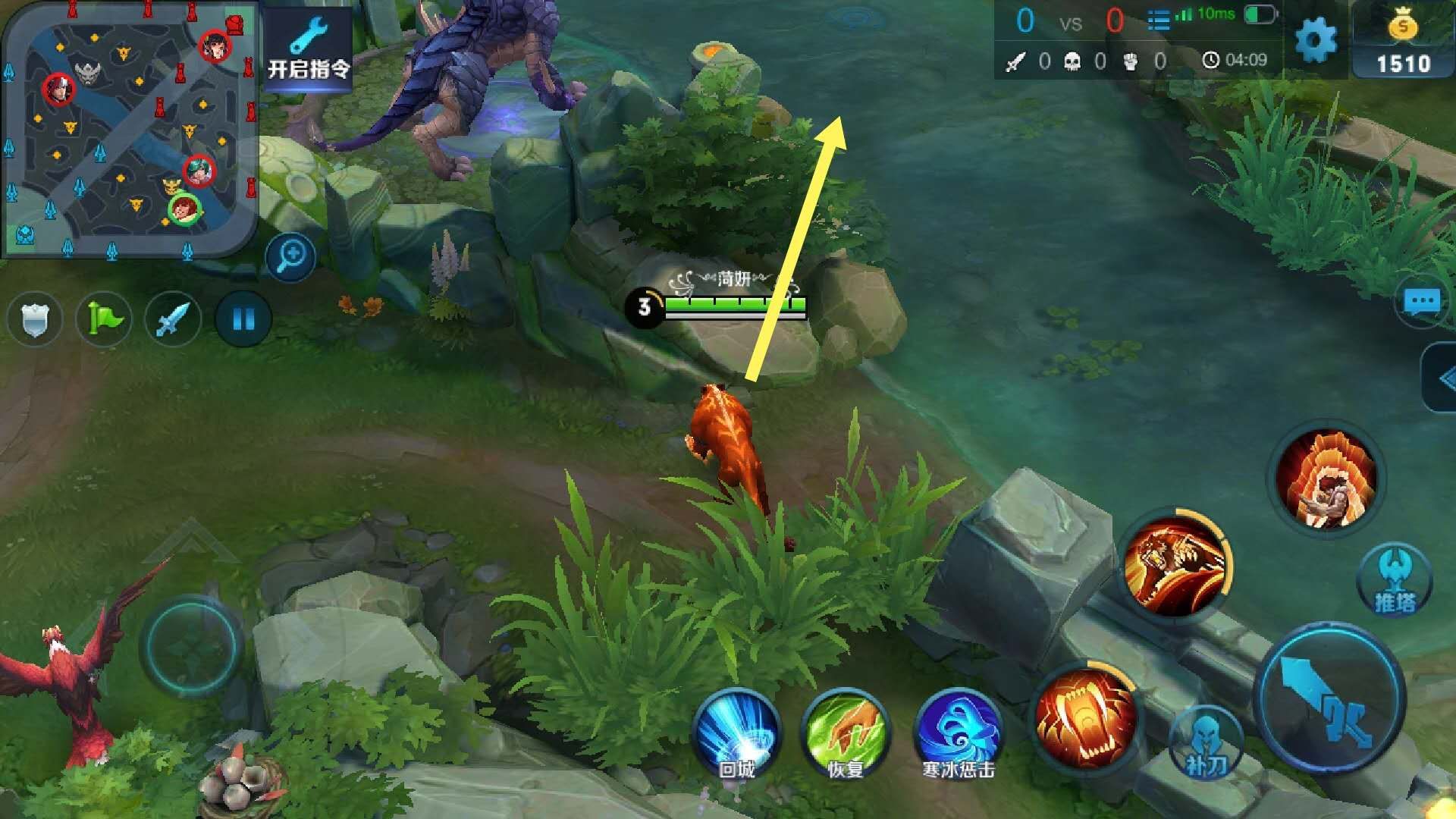Send the sword attack signal

173,318
